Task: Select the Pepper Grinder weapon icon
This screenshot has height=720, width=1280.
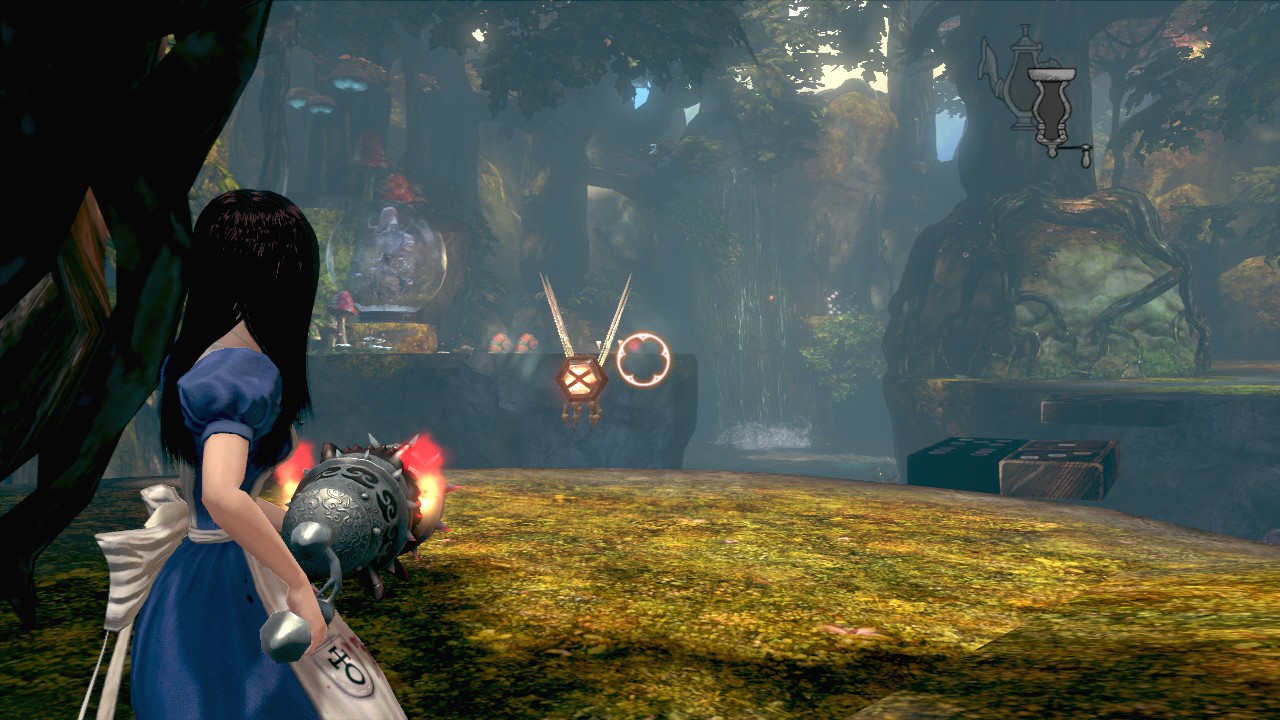Action: pyautogui.click(x=1053, y=112)
